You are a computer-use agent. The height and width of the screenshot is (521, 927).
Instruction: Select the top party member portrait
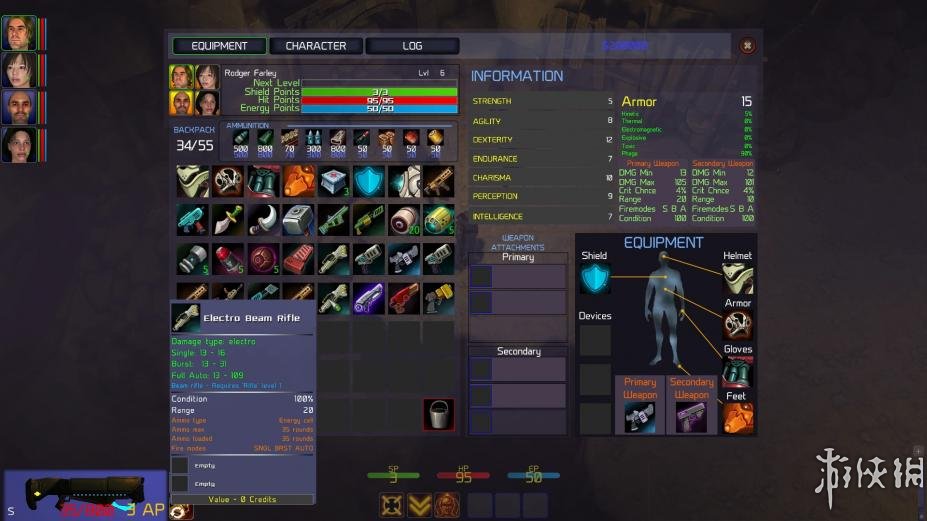19,32
